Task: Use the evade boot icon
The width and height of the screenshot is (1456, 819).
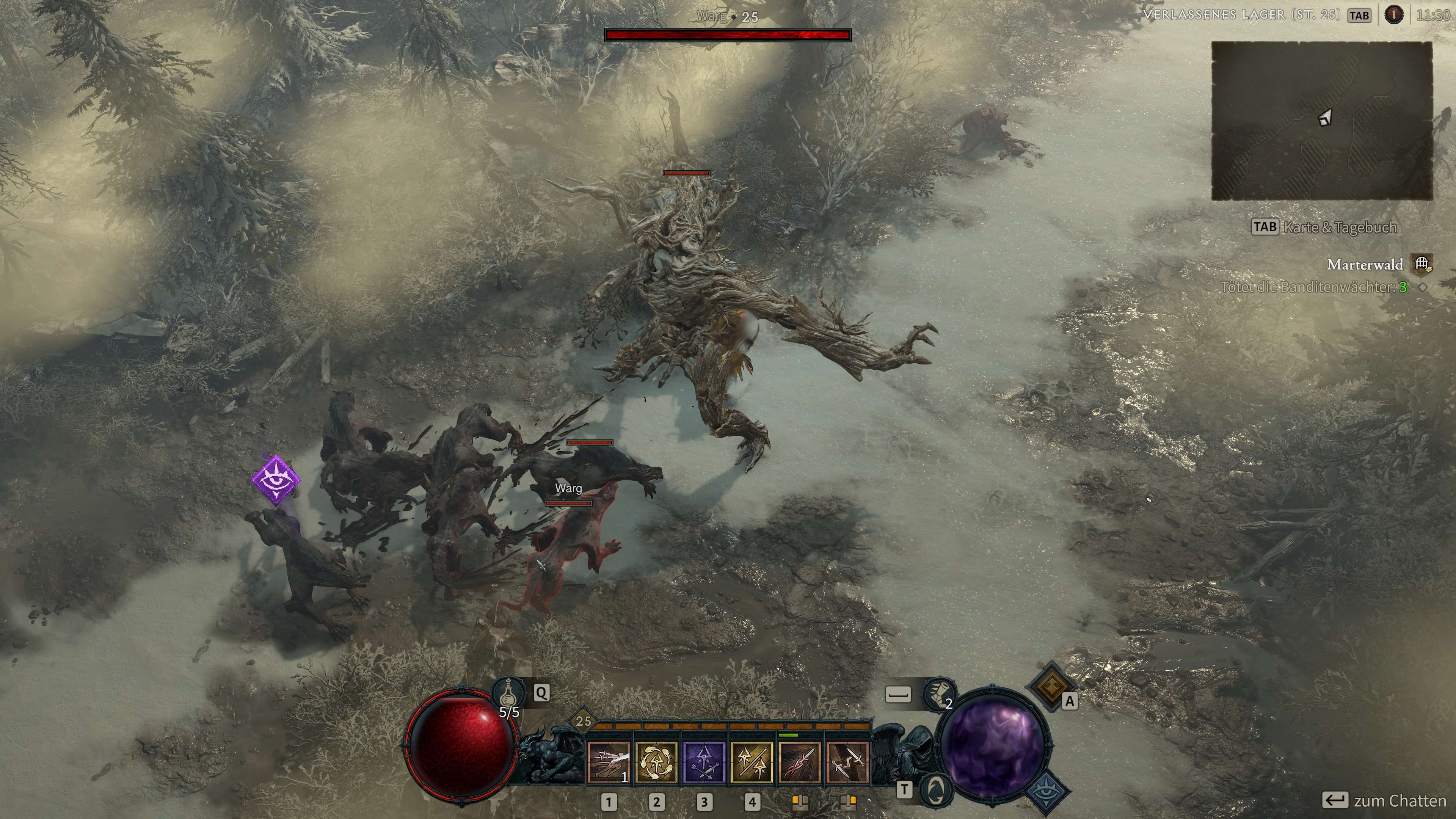Action: pos(939,693)
